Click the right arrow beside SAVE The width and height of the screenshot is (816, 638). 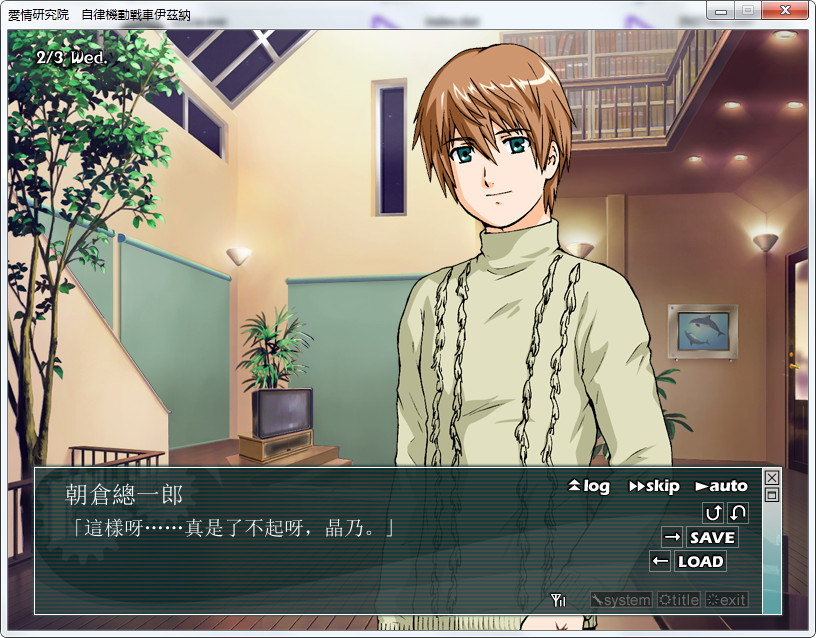672,537
